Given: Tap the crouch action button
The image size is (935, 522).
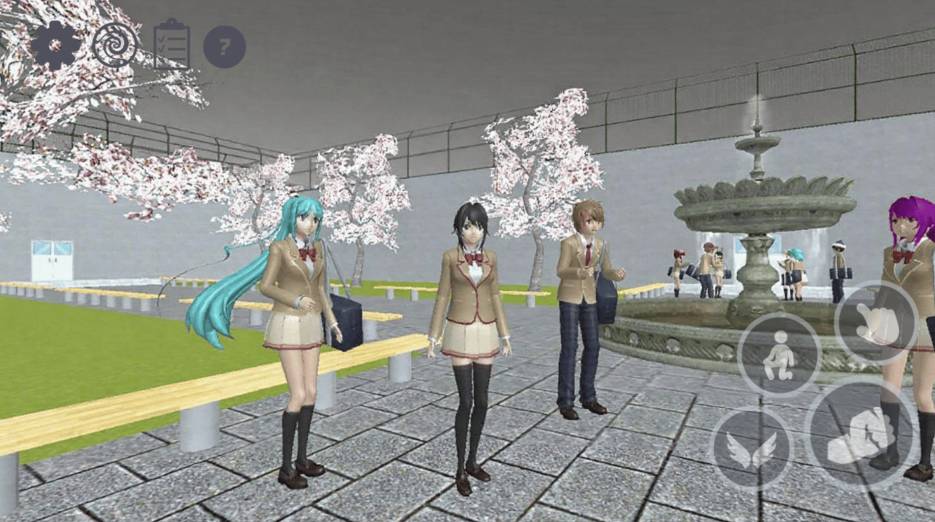Looking at the screenshot, I should [x=778, y=355].
